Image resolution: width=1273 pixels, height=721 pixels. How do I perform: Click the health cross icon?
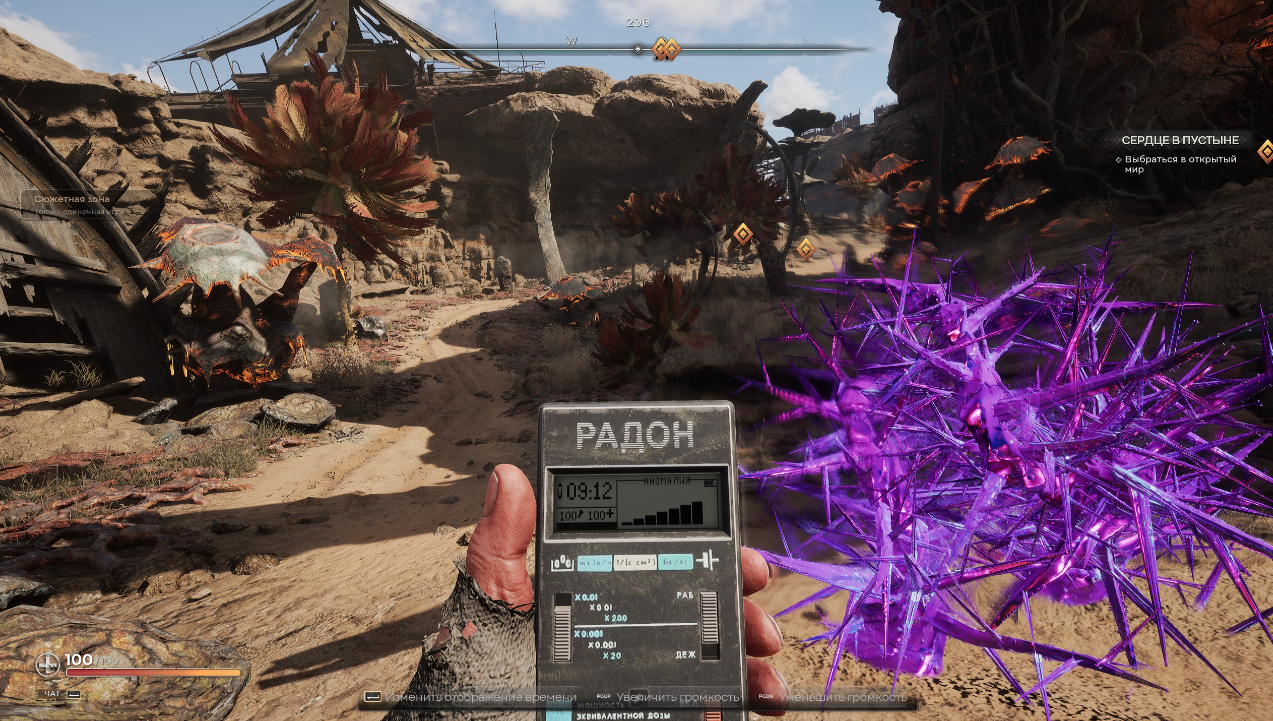[48, 664]
